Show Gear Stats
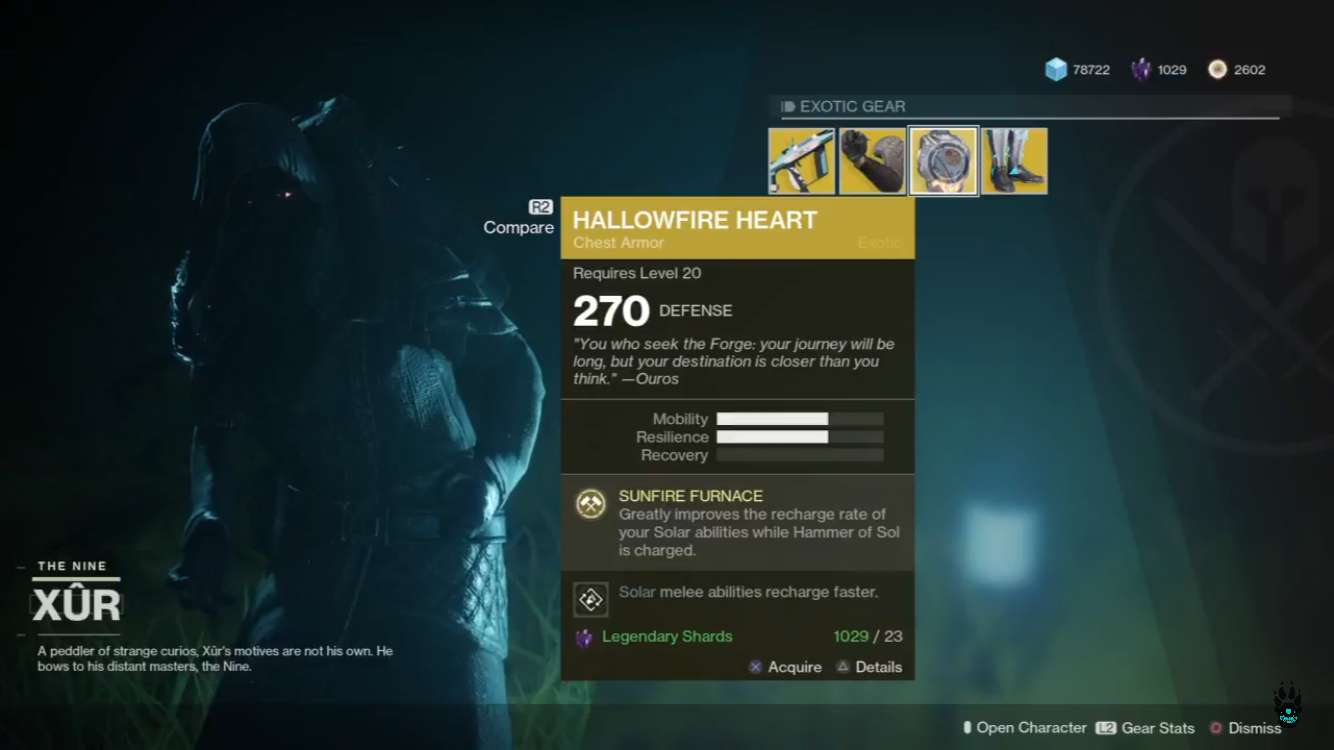This screenshot has width=1334, height=750. [1146, 728]
